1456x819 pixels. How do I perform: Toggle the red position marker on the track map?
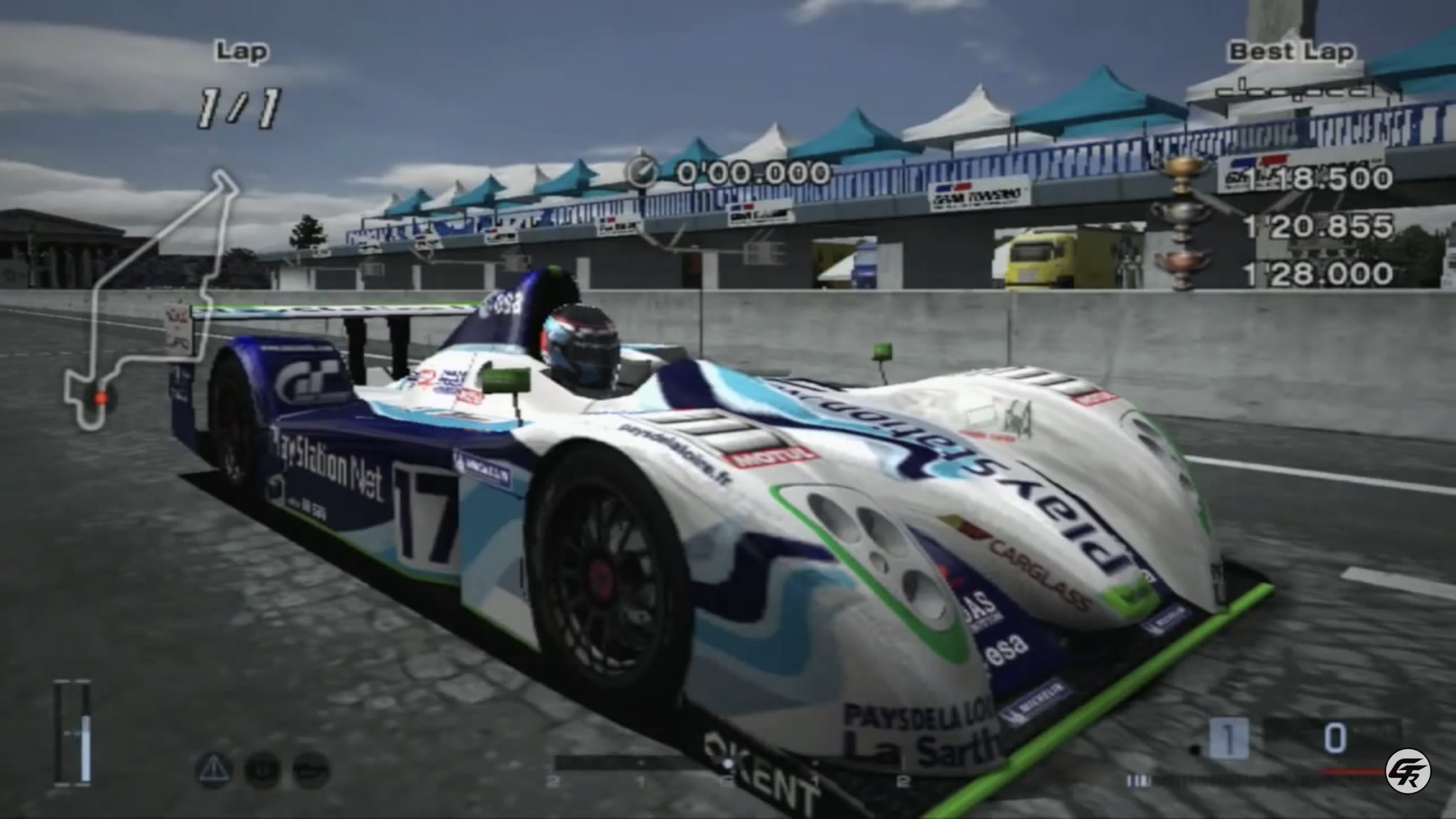tap(100, 399)
